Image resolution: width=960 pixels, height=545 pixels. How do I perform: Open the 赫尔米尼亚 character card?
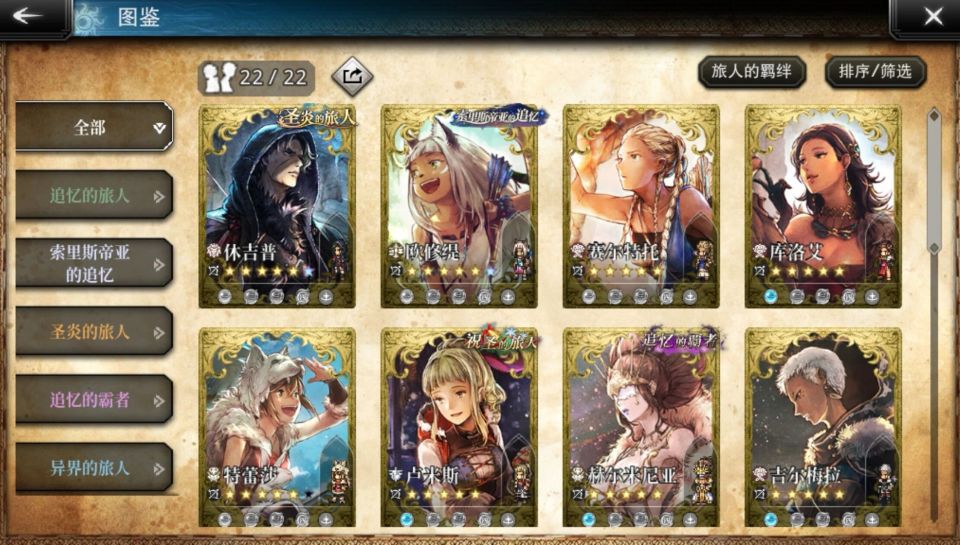point(641,427)
